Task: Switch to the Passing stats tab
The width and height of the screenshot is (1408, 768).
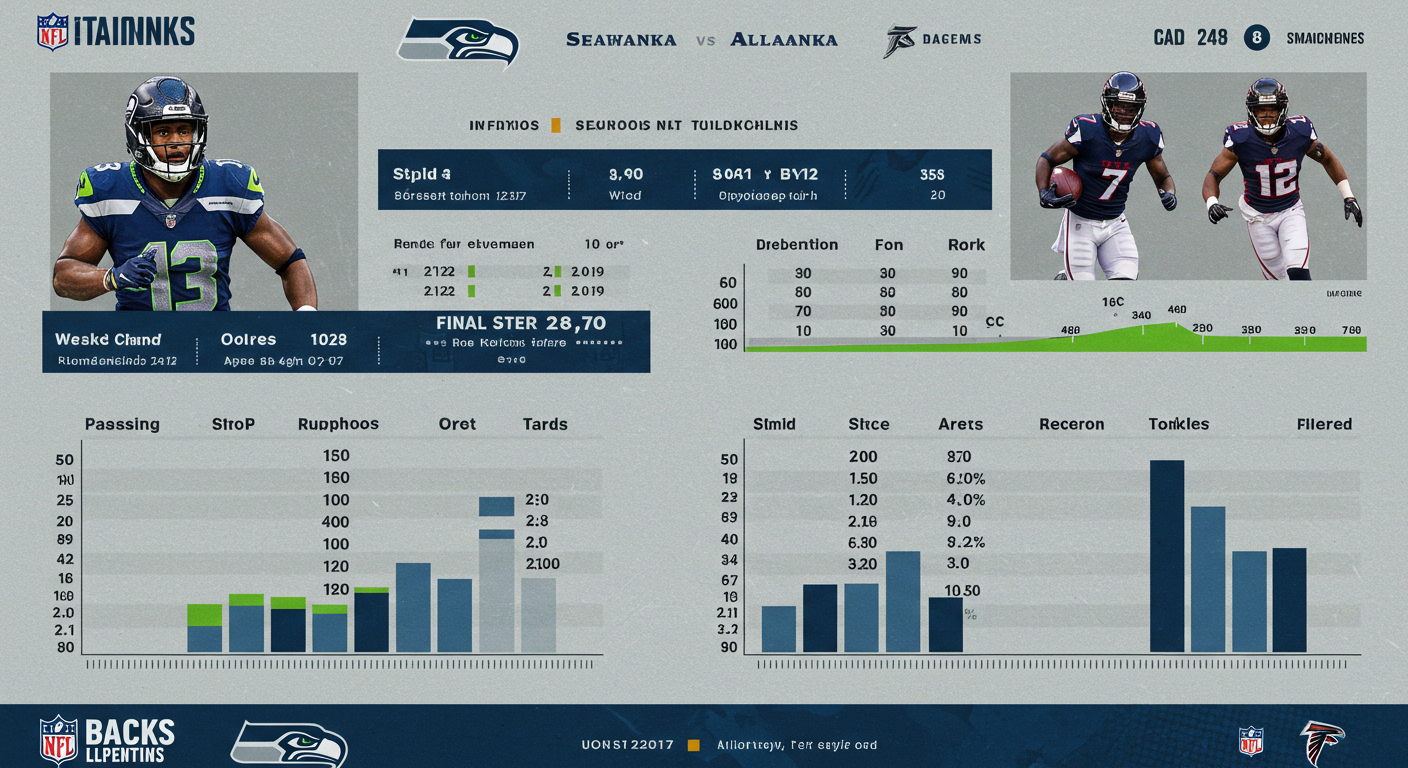Action: click(122, 424)
